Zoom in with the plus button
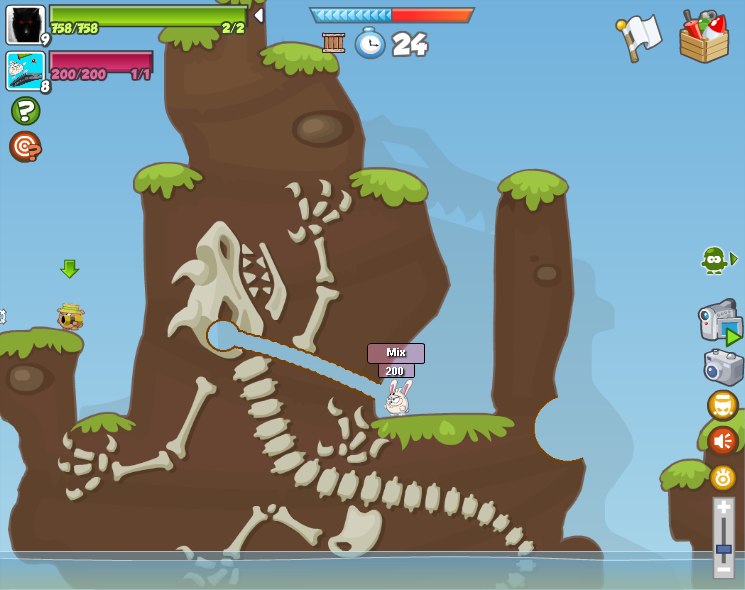This screenshot has height=590, width=745. point(723,508)
